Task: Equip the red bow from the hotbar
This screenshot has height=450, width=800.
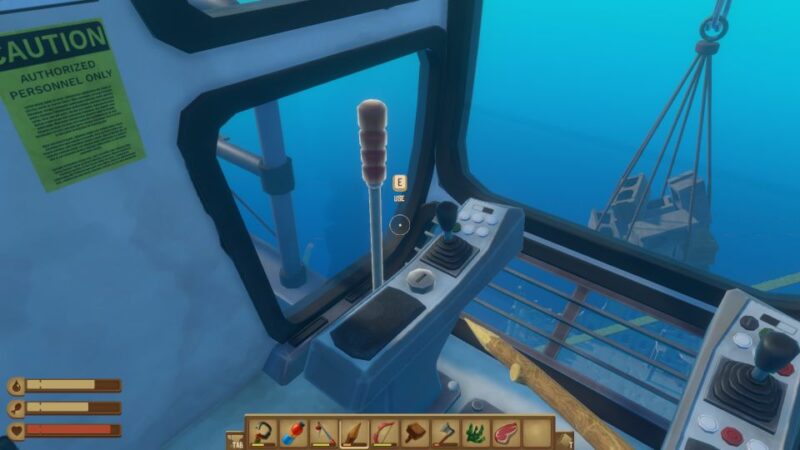Action: pyautogui.click(x=384, y=433)
